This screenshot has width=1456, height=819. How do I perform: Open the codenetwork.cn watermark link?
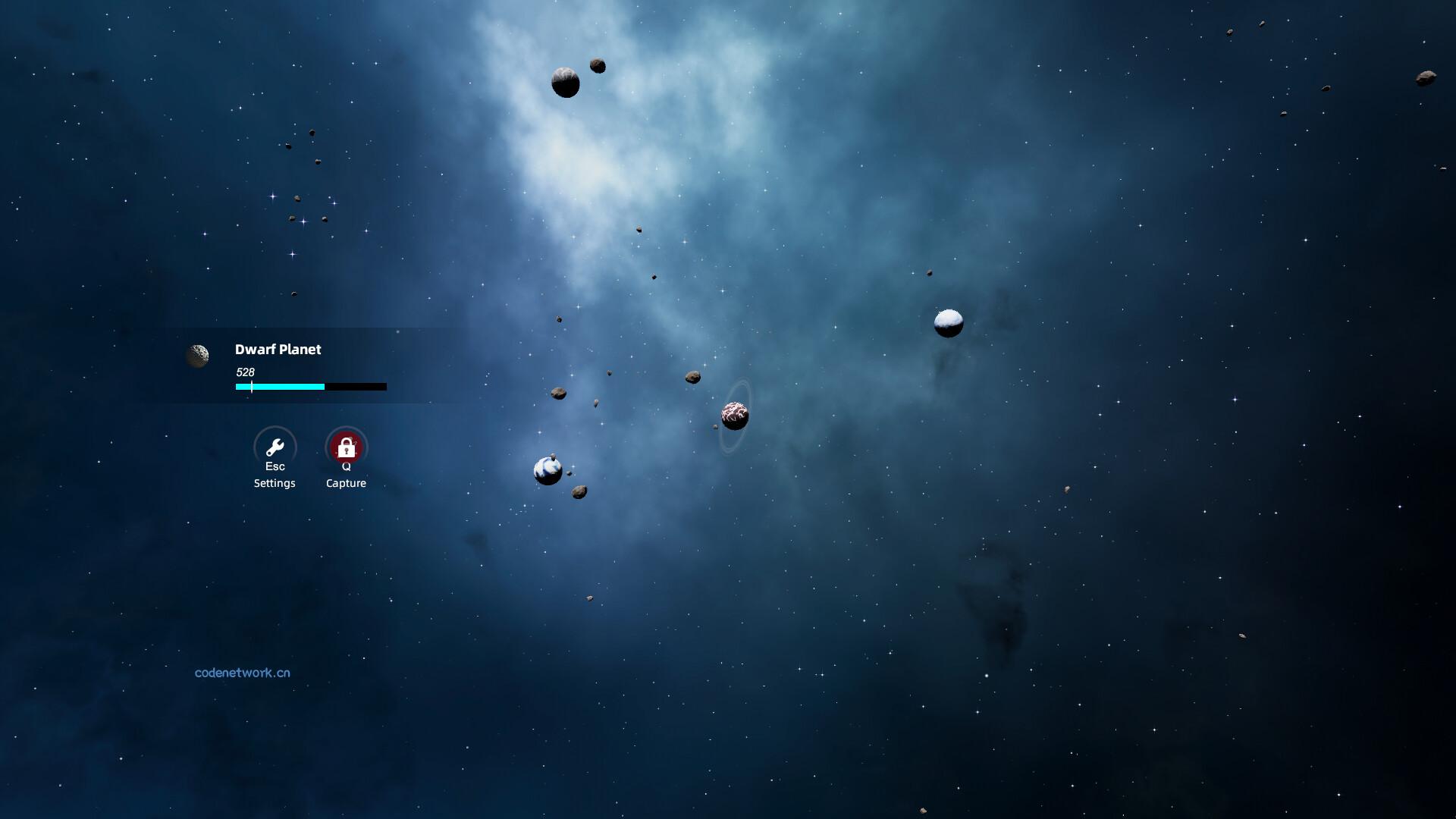click(243, 672)
